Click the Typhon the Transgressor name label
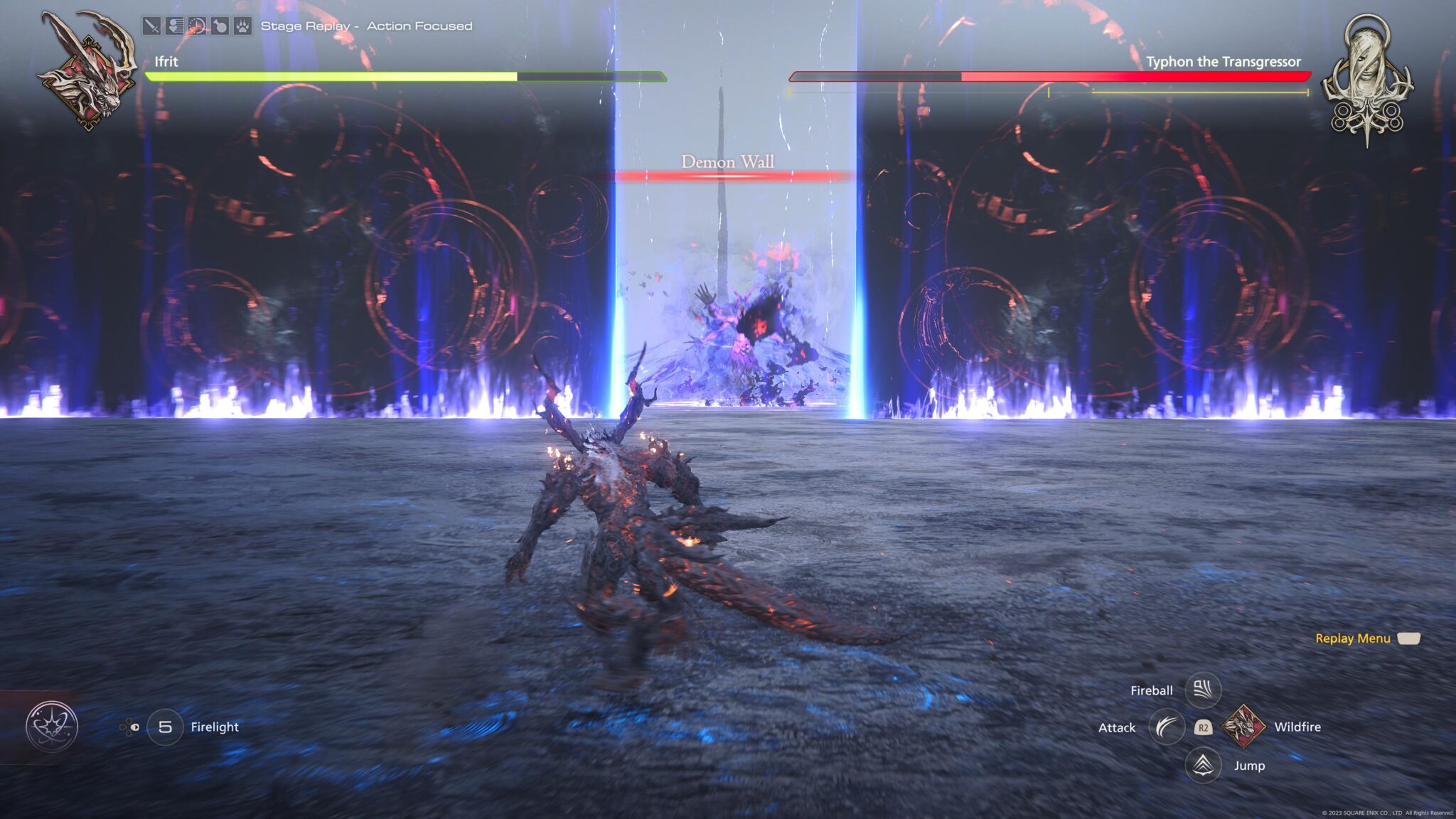 pyautogui.click(x=1224, y=63)
